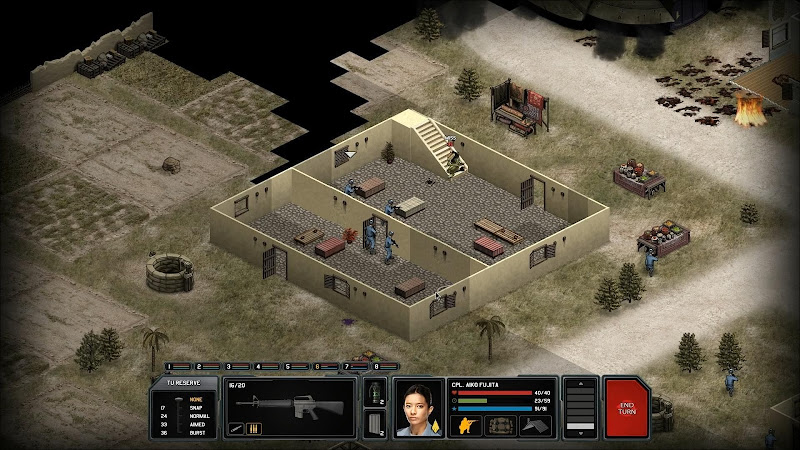Viewport: 800px width, 450px height.
Task: Choose the rifle ammo type icon
Action: (251, 430)
